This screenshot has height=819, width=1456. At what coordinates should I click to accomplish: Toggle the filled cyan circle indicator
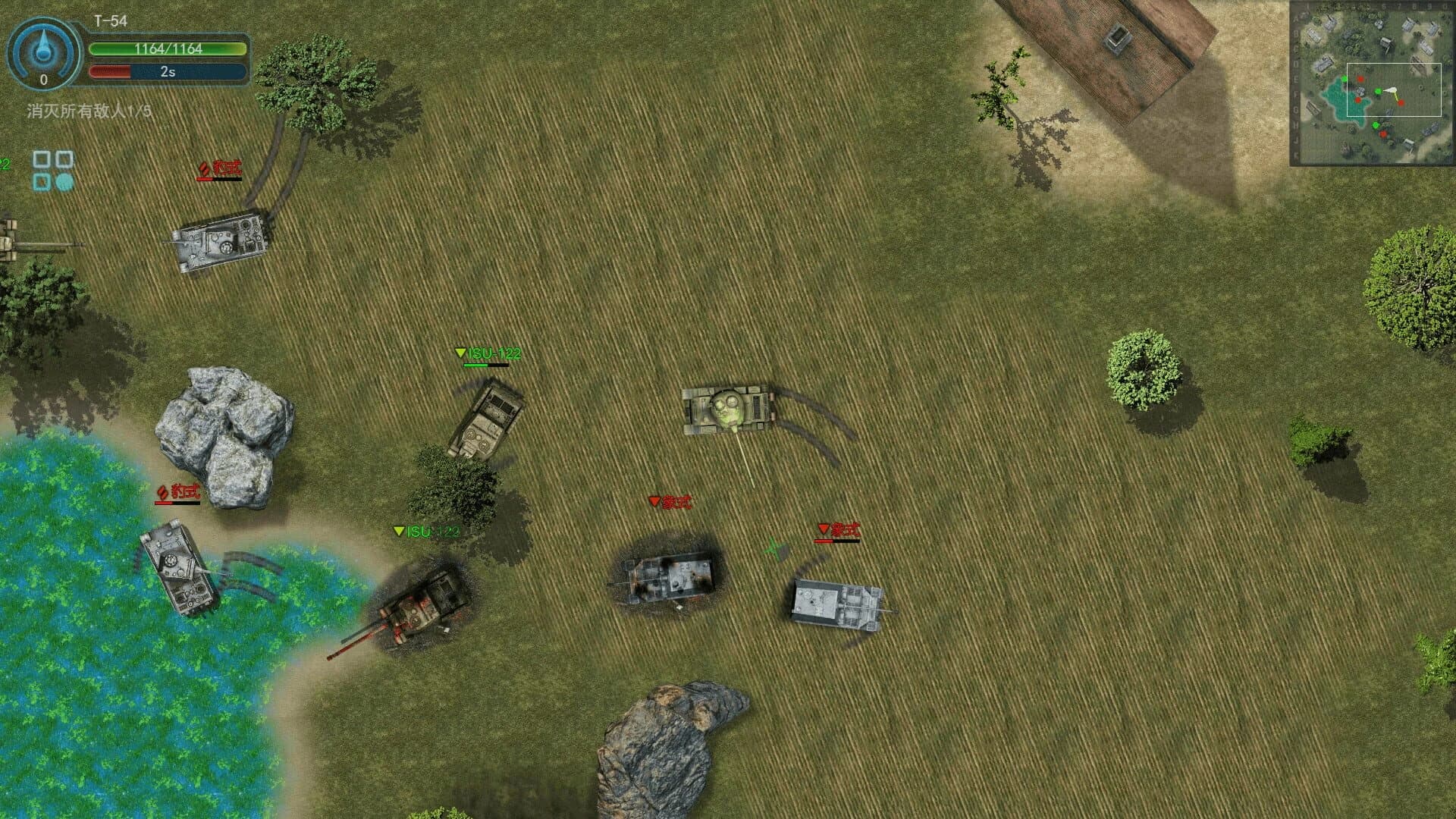coord(65,181)
